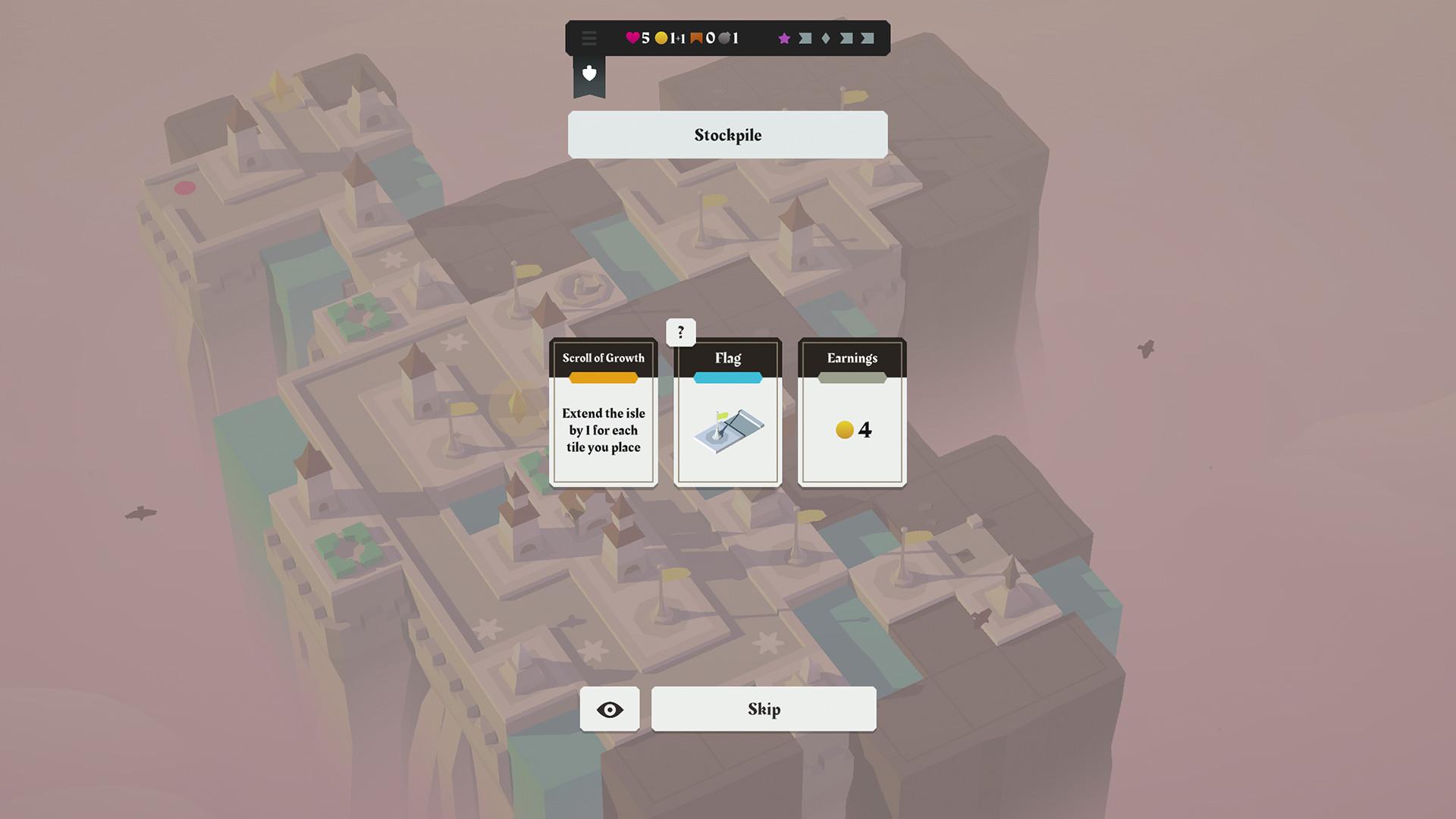Viewport: 1456px width, 819px height.
Task: Click the orange ribbon on Scroll of Growth
Action: point(603,376)
